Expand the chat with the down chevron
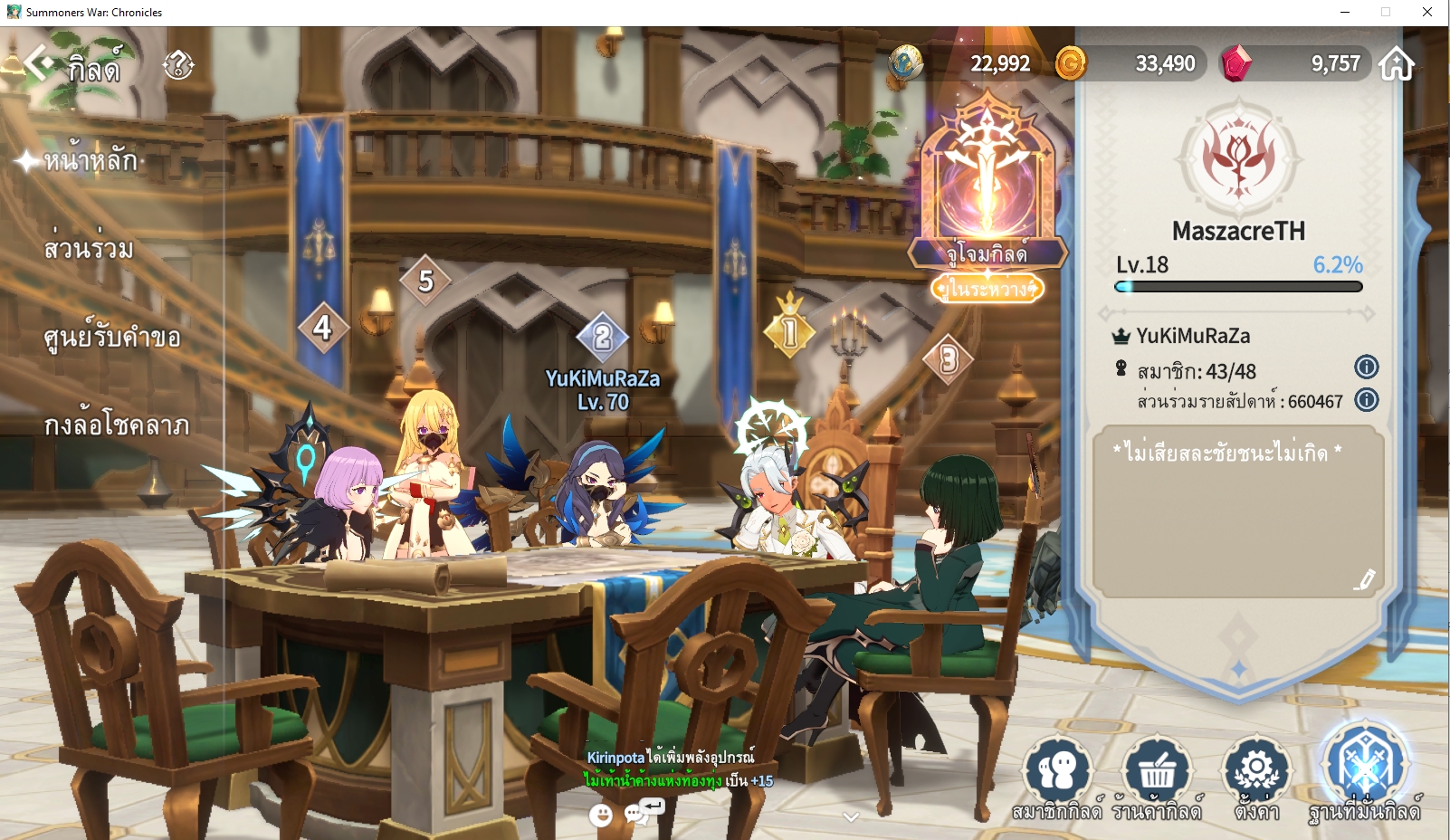The width and height of the screenshot is (1450, 840). [x=850, y=816]
